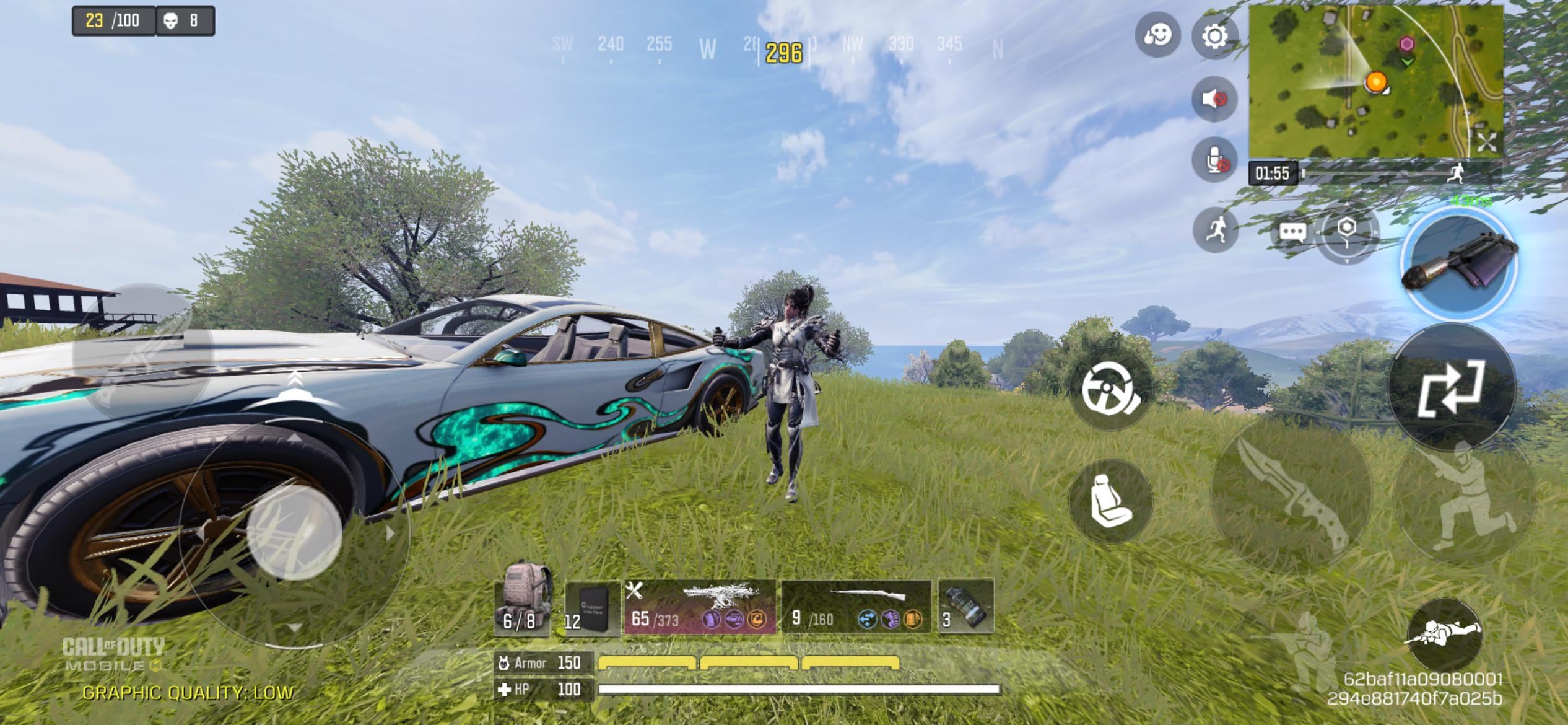Use an armor plate from the stack
Image resolution: width=1568 pixels, height=725 pixels.
pyautogui.click(x=591, y=607)
